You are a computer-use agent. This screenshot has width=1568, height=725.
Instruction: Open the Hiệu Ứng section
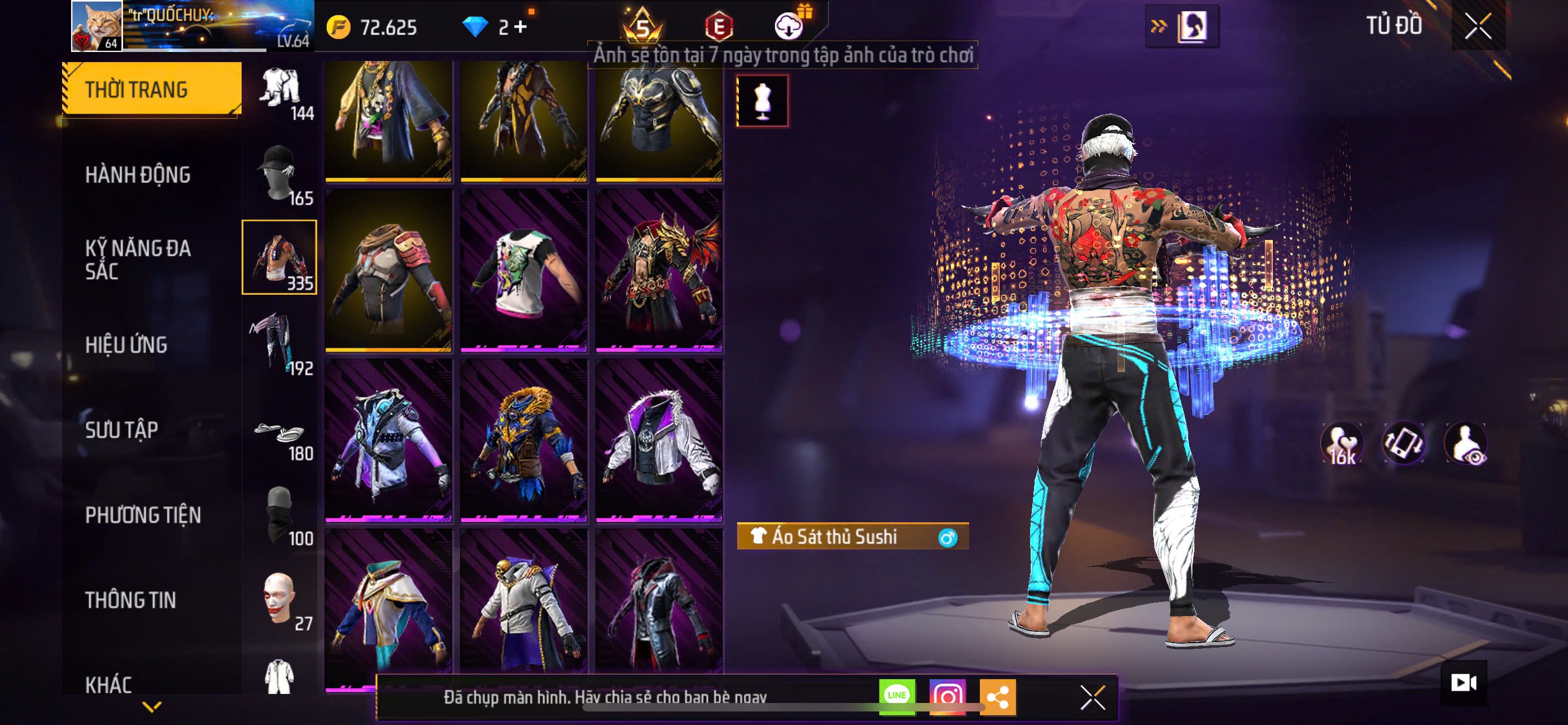click(126, 344)
